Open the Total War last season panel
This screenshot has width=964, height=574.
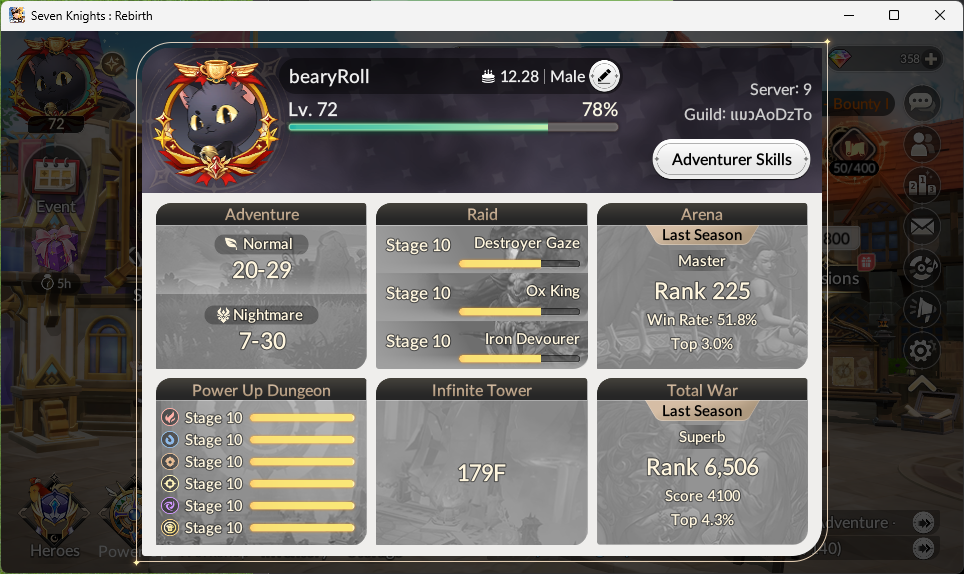(x=702, y=462)
